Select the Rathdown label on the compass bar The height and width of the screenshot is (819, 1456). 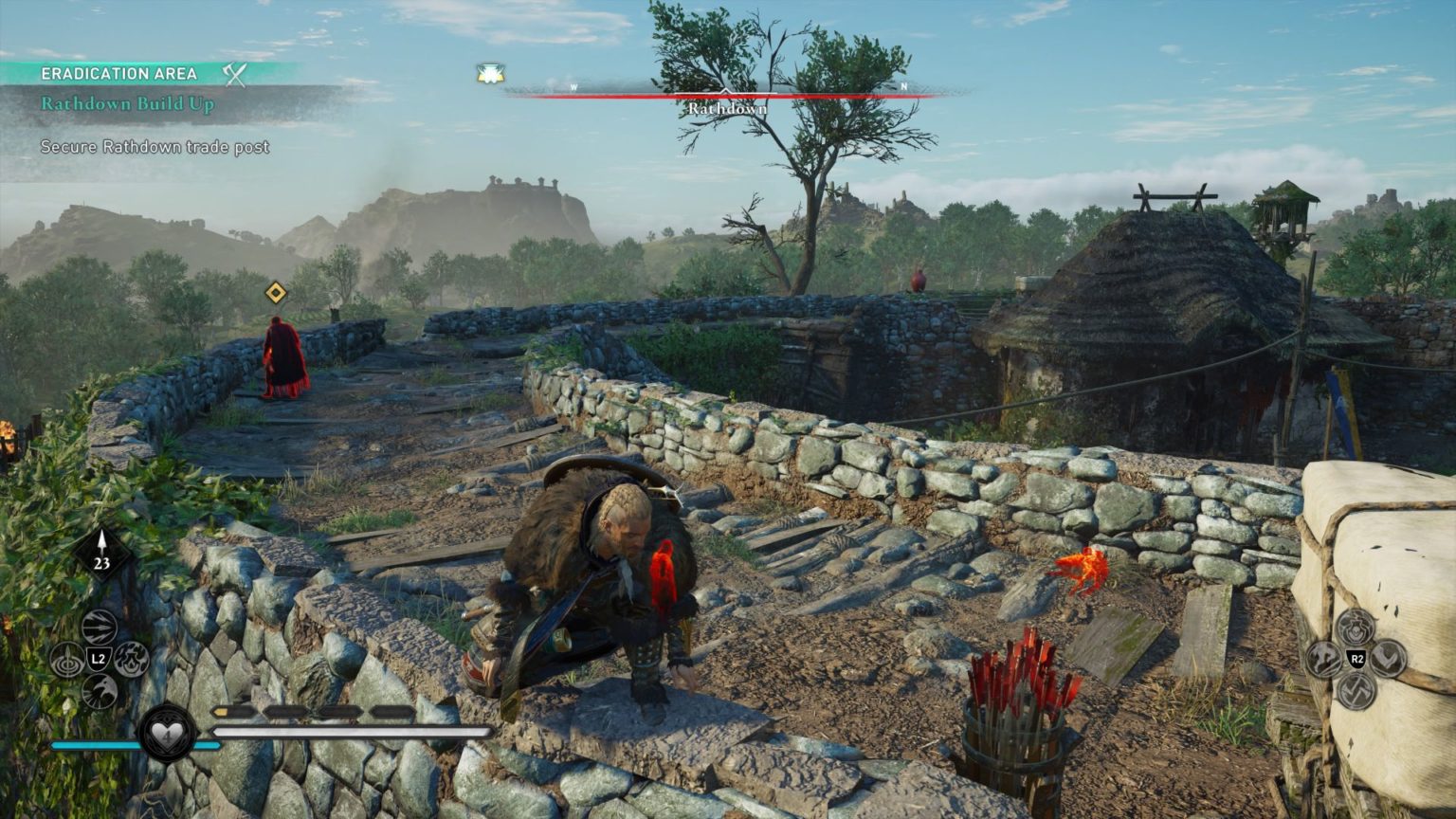pyautogui.click(x=727, y=110)
